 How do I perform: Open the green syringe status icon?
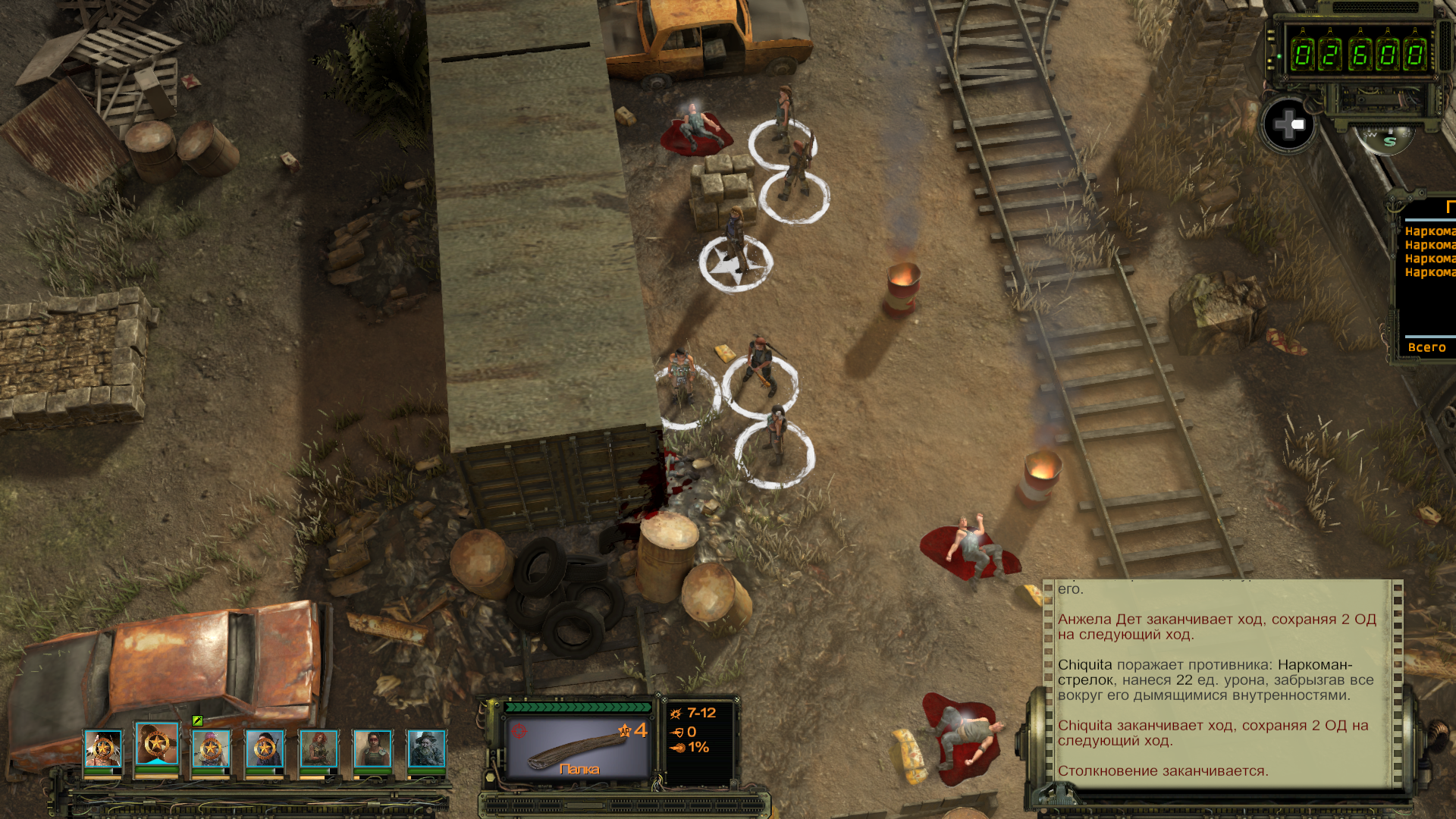[197, 720]
